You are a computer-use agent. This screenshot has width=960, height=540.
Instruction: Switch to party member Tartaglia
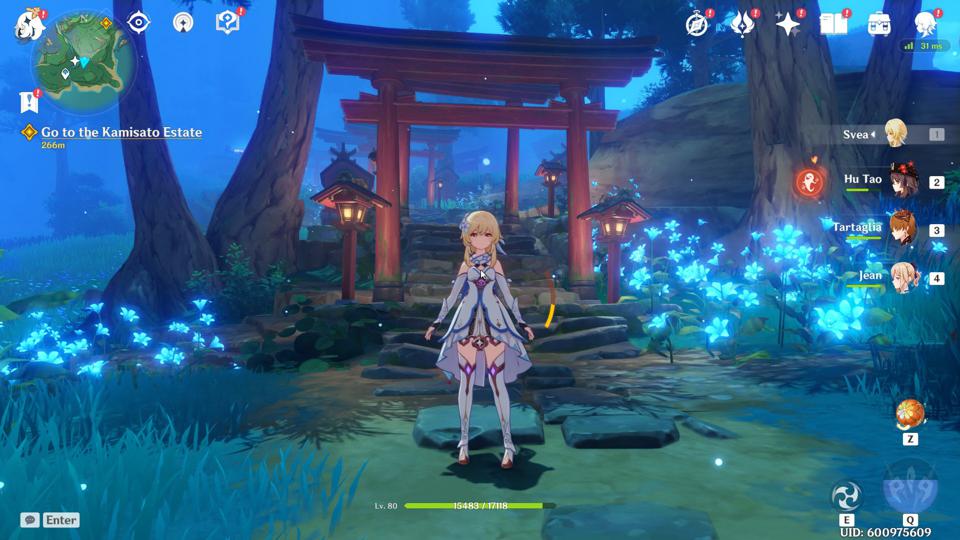902,229
